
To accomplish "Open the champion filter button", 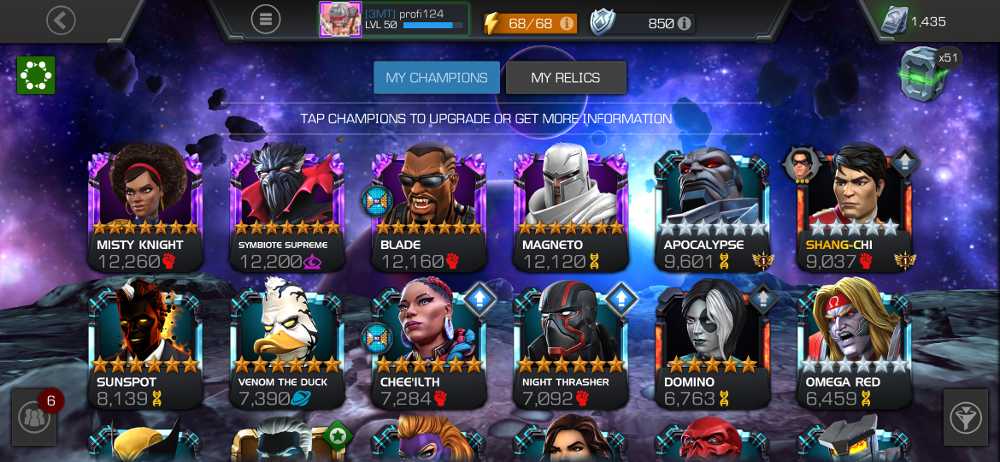I will click(966, 418).
